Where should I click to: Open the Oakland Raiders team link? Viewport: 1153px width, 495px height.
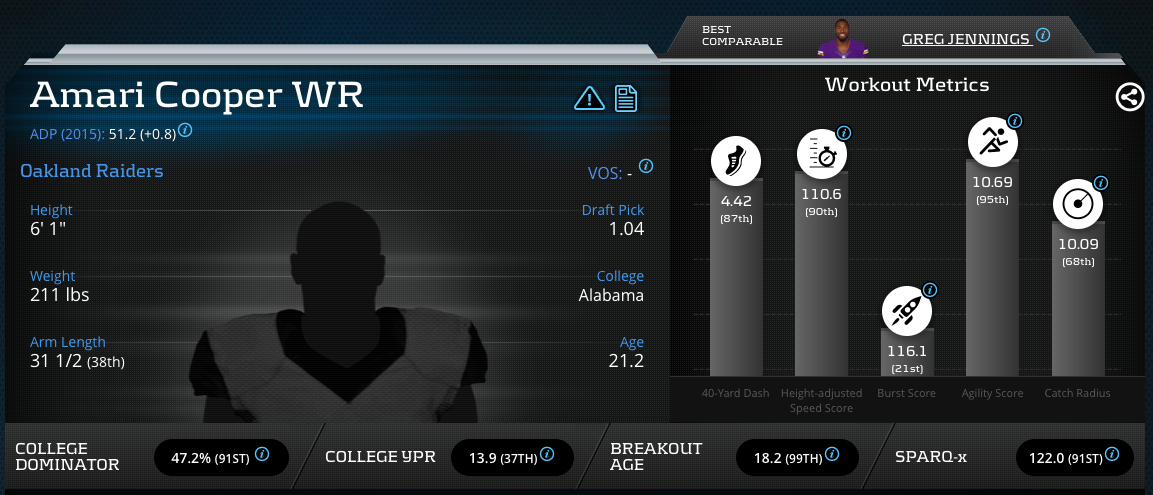pyautogui.click(x=92, y=171)
